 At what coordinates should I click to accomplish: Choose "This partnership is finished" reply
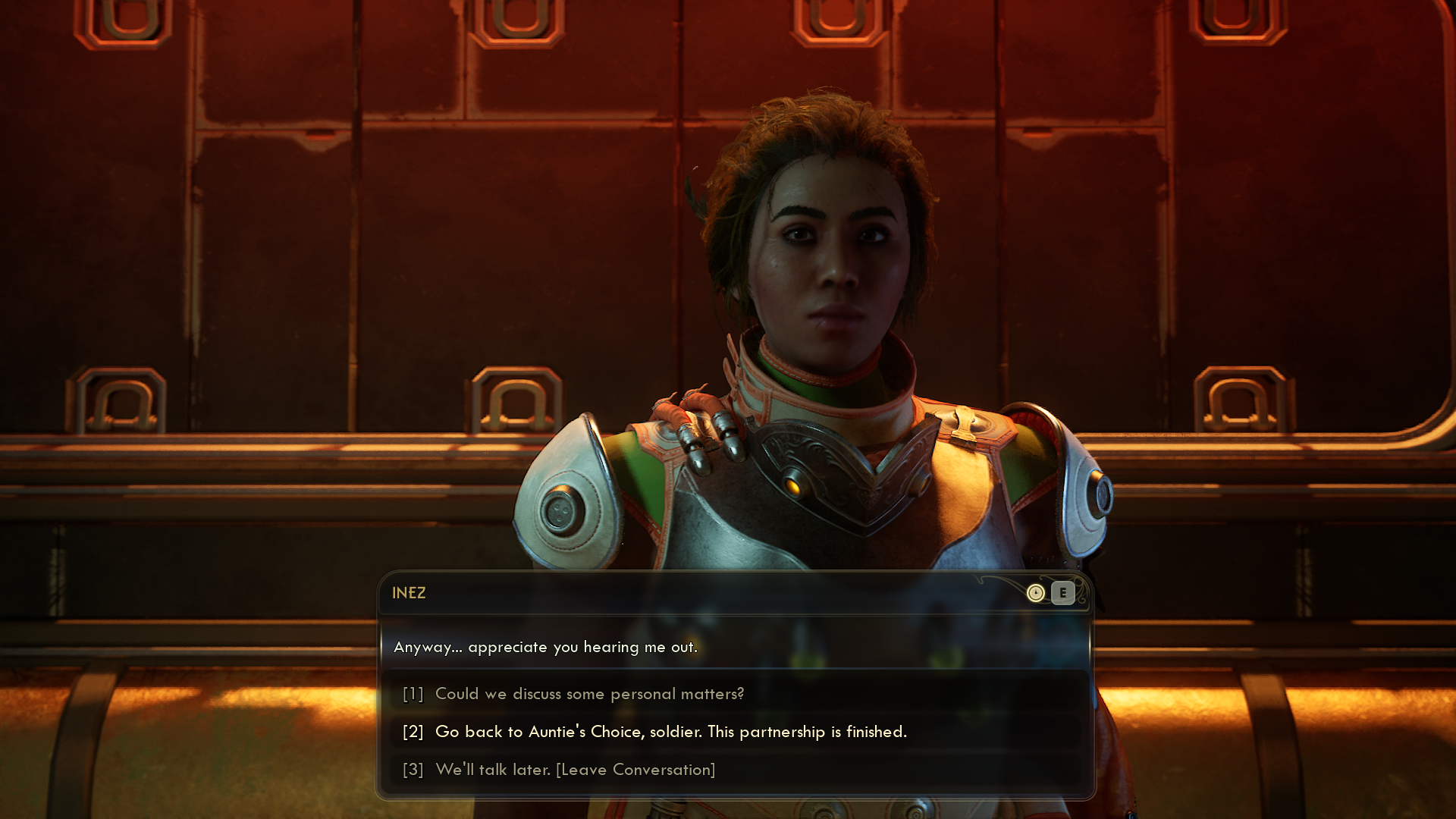670,732
